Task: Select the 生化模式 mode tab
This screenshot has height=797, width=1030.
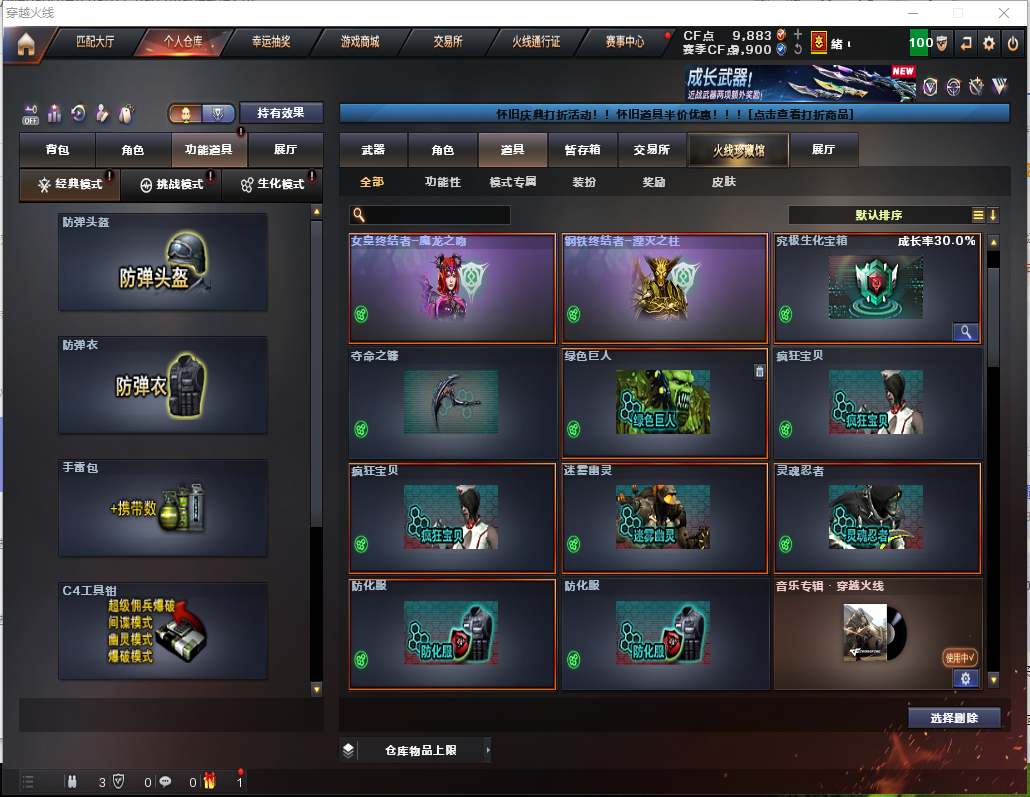Action: point(272,184)
